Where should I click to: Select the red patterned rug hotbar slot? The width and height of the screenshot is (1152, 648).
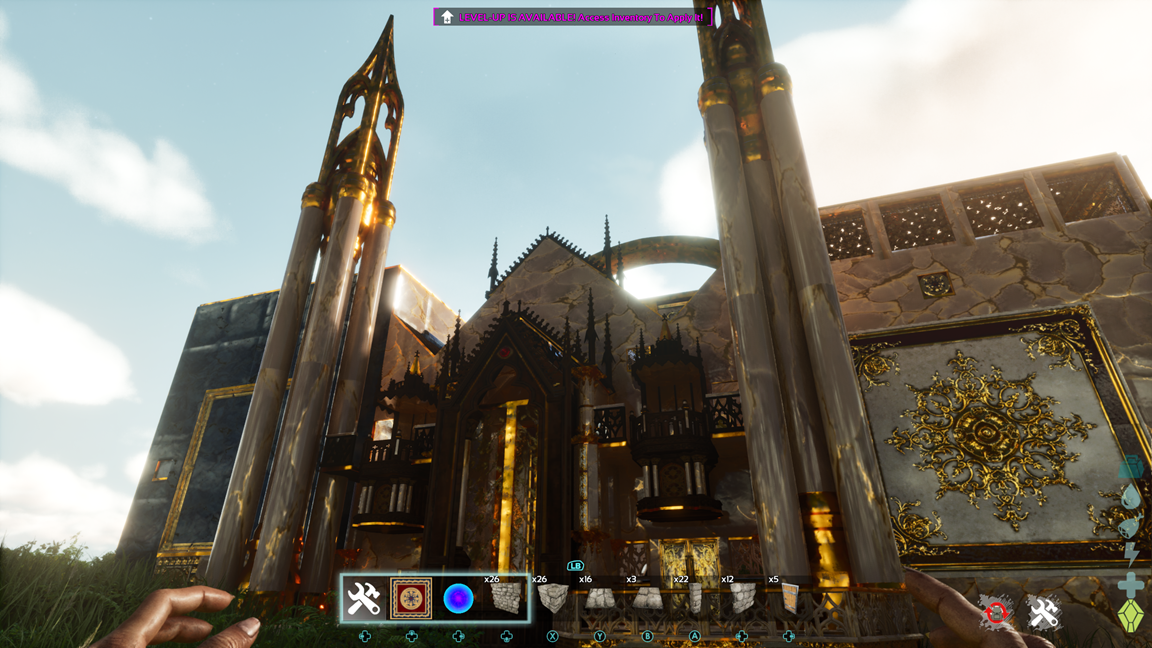pyautogui.click(x=411, y=598)
